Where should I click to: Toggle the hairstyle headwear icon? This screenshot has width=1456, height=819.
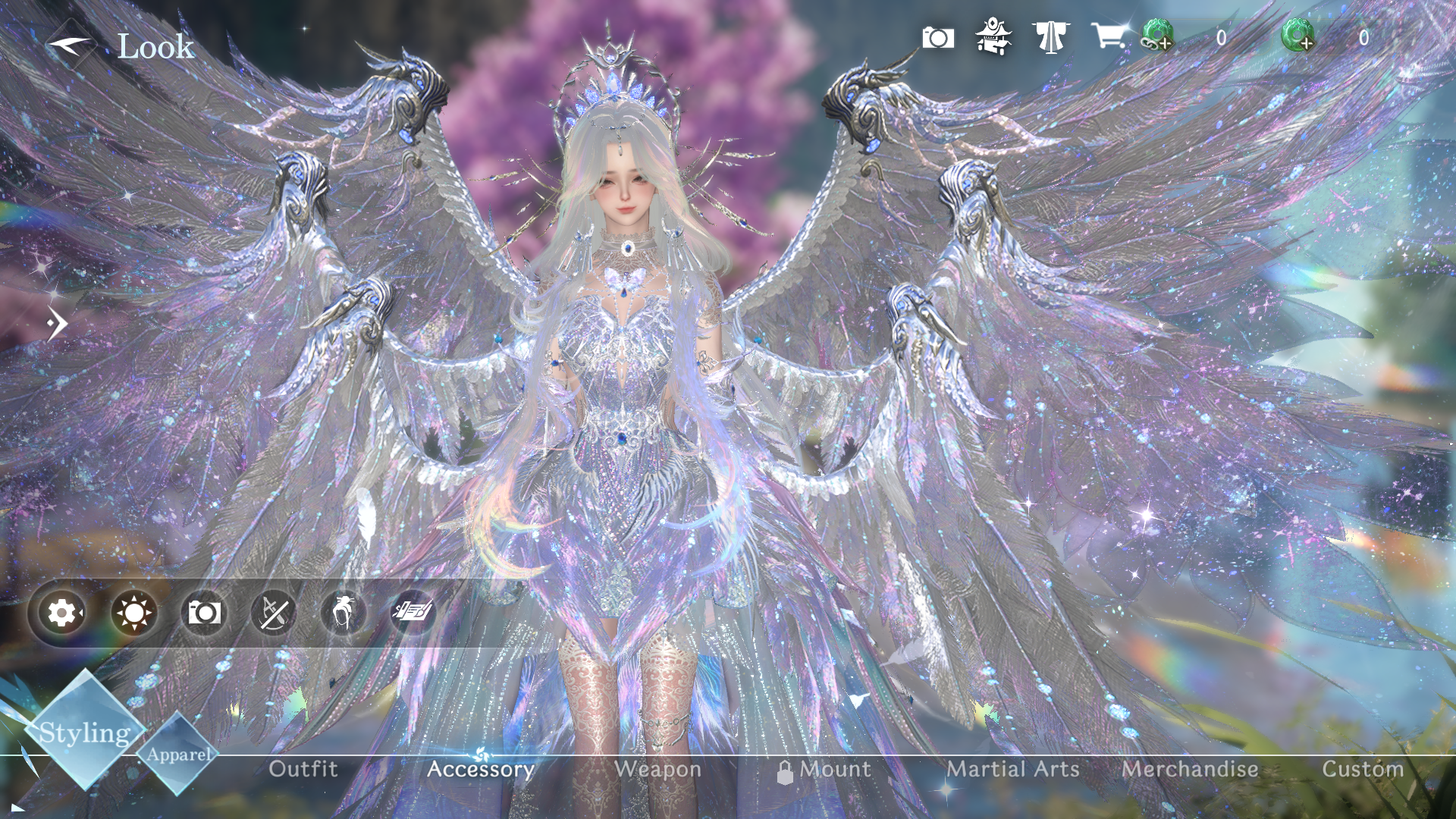click(343, 613)
